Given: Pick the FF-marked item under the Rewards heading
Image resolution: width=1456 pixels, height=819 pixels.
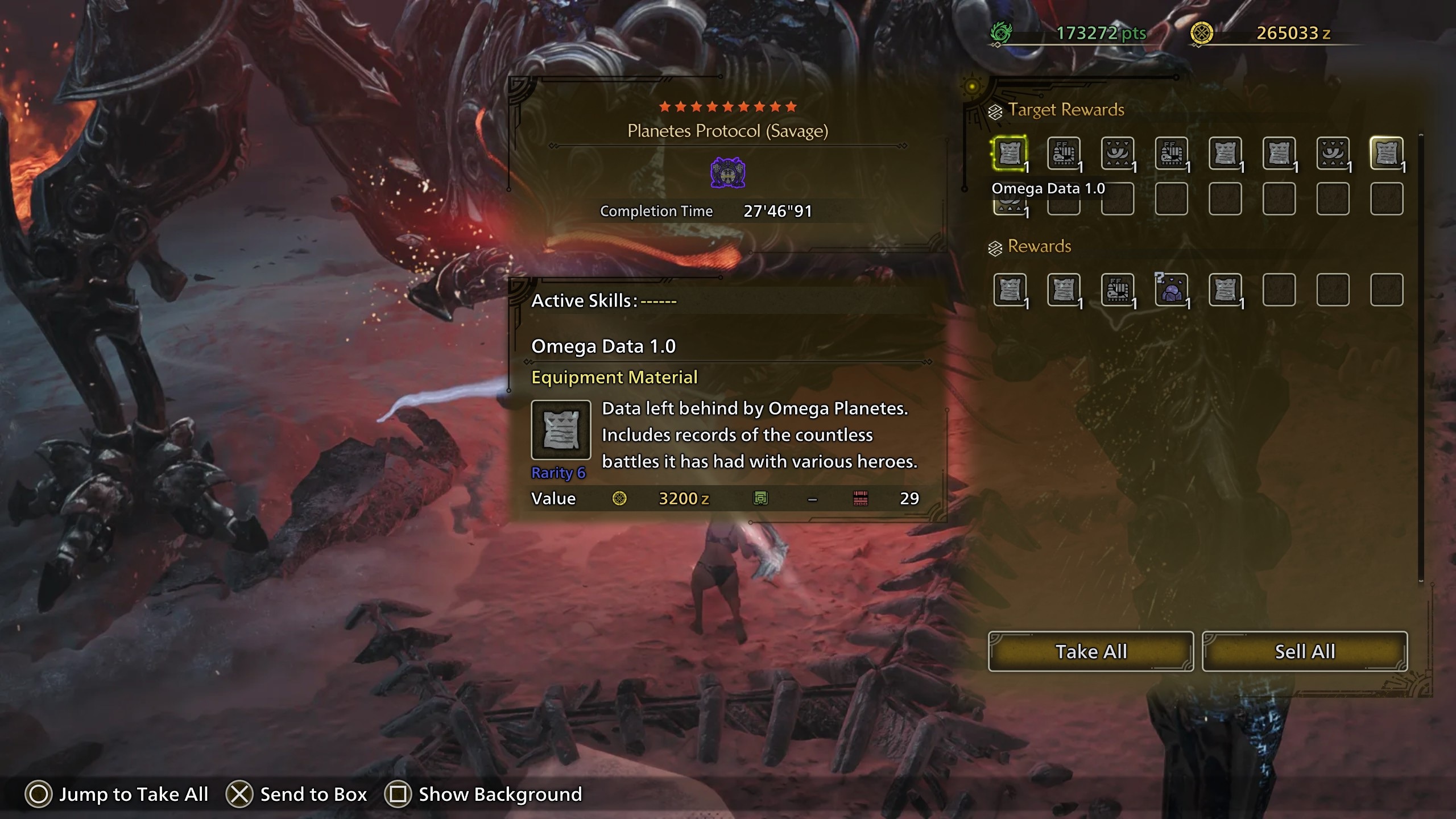Looking at the screenshot, I should 1118,290.
